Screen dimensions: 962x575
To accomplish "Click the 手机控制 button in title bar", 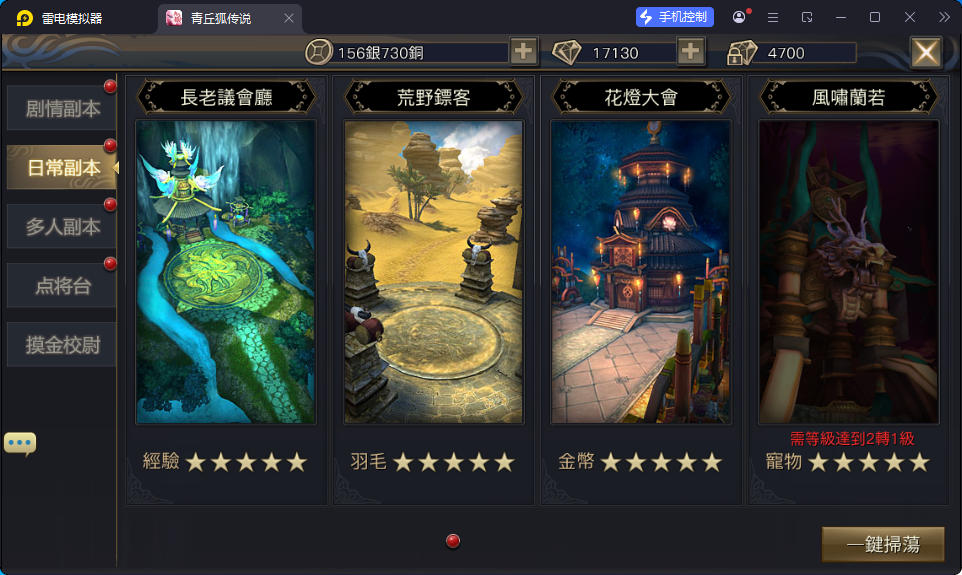I will 675,17.
